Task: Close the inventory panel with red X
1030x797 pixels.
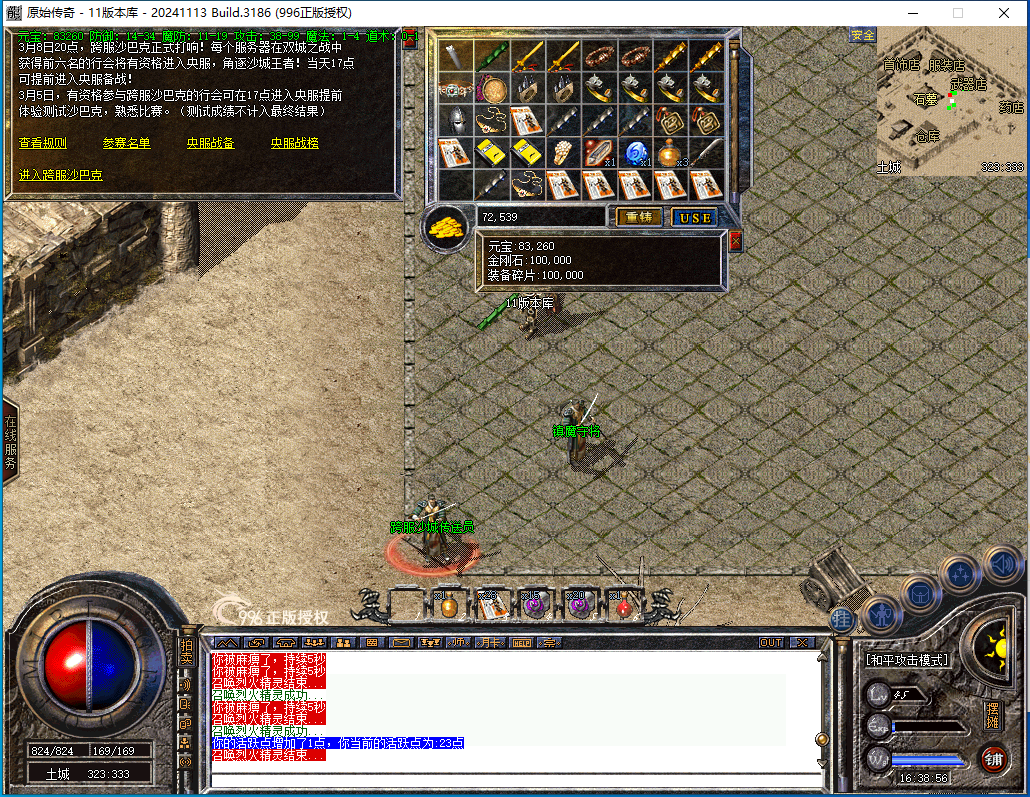Action: point(736,241)
